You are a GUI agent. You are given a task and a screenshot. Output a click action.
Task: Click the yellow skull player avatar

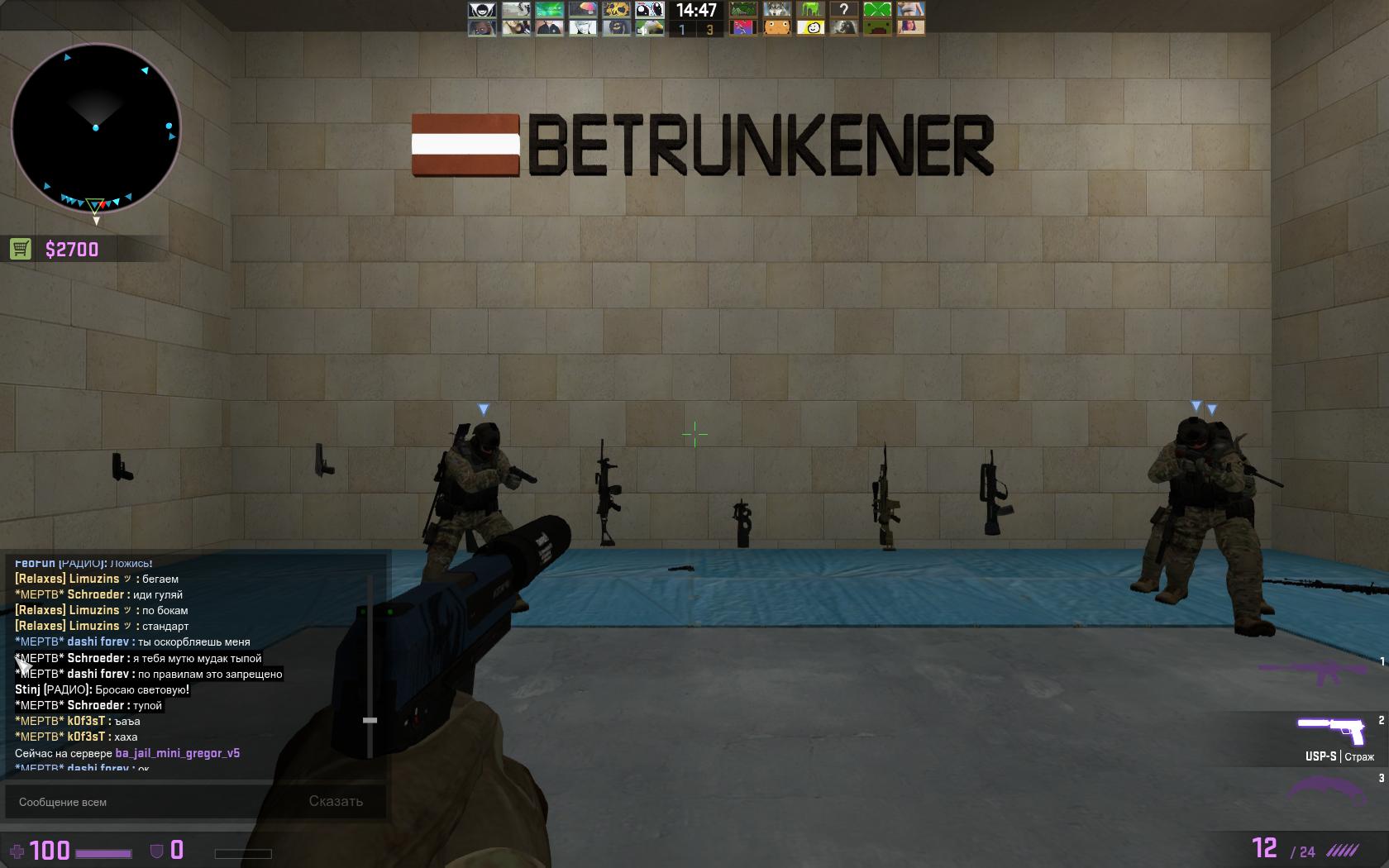point(615,10)
